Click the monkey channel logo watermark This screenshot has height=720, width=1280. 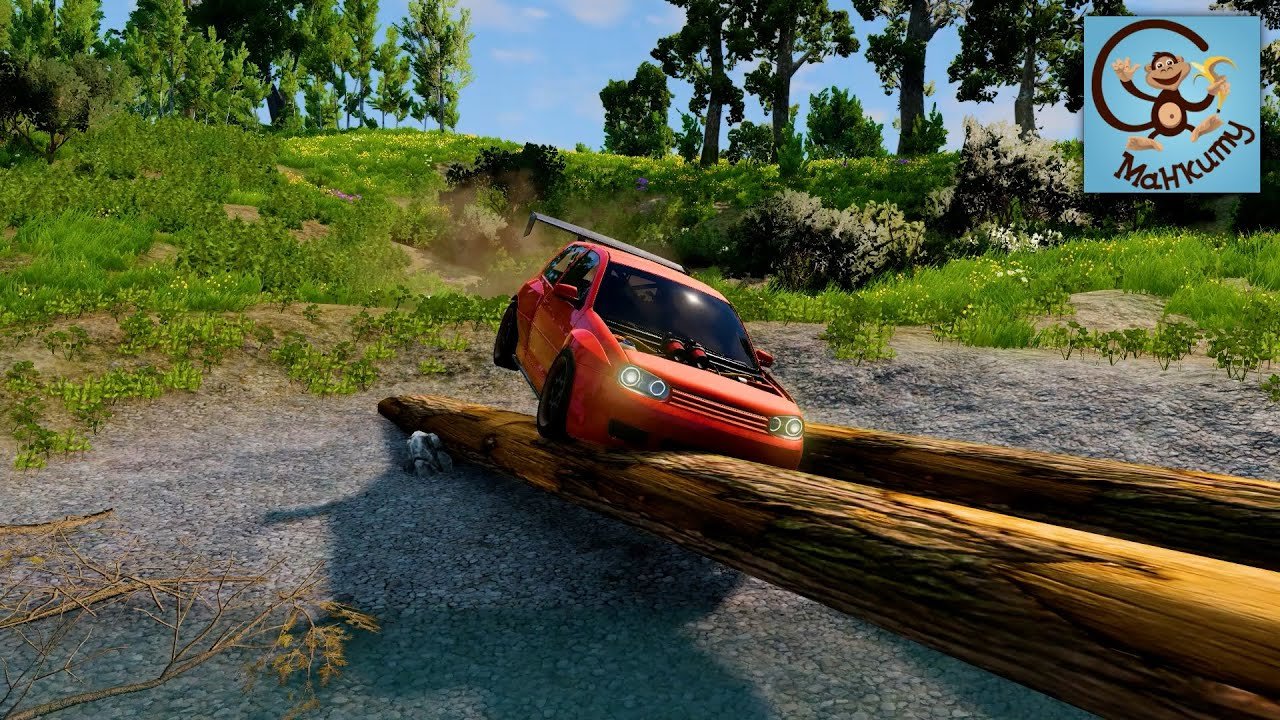click(x=1171, y=104)
